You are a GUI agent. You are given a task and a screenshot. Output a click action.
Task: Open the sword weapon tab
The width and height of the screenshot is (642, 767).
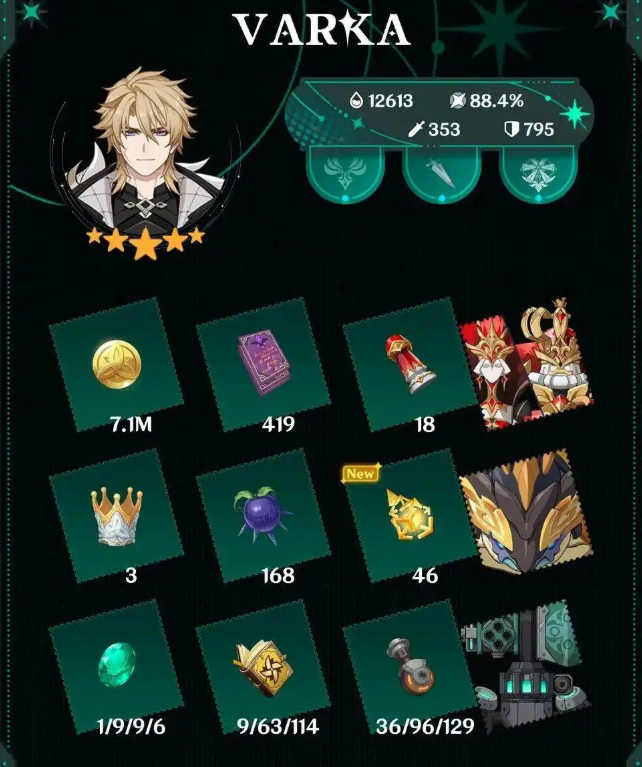pyautogui.click(x=441, y=171)
